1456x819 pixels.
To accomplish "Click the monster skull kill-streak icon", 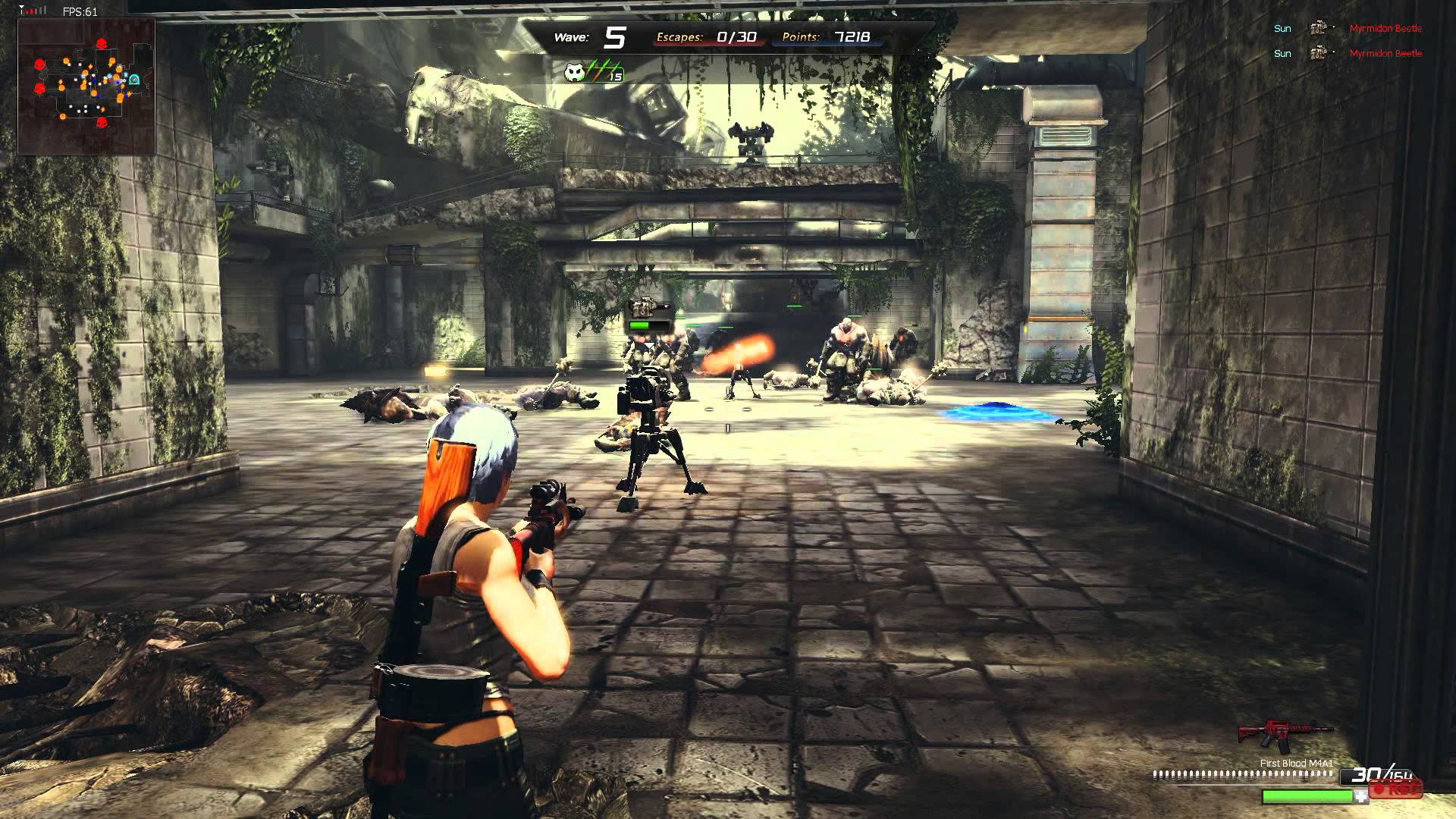I will [x=576, y=72].
